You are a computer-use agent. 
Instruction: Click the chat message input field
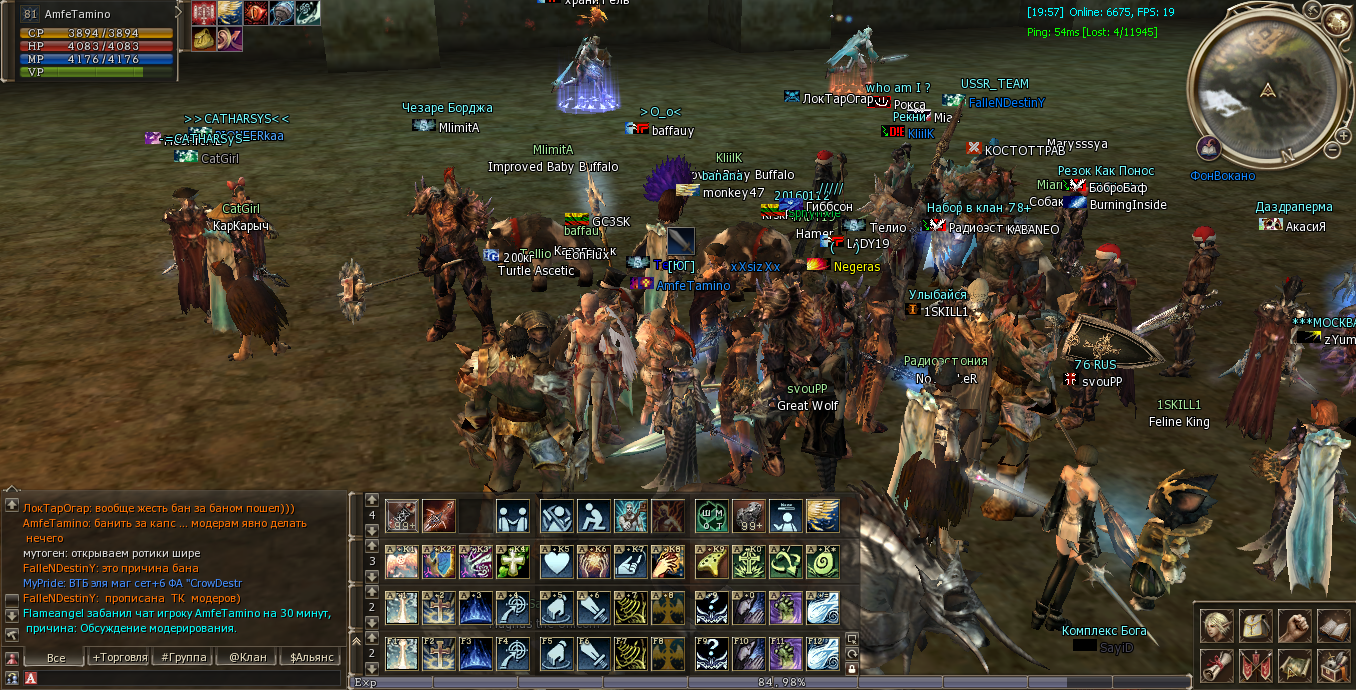tap(190, 678)
